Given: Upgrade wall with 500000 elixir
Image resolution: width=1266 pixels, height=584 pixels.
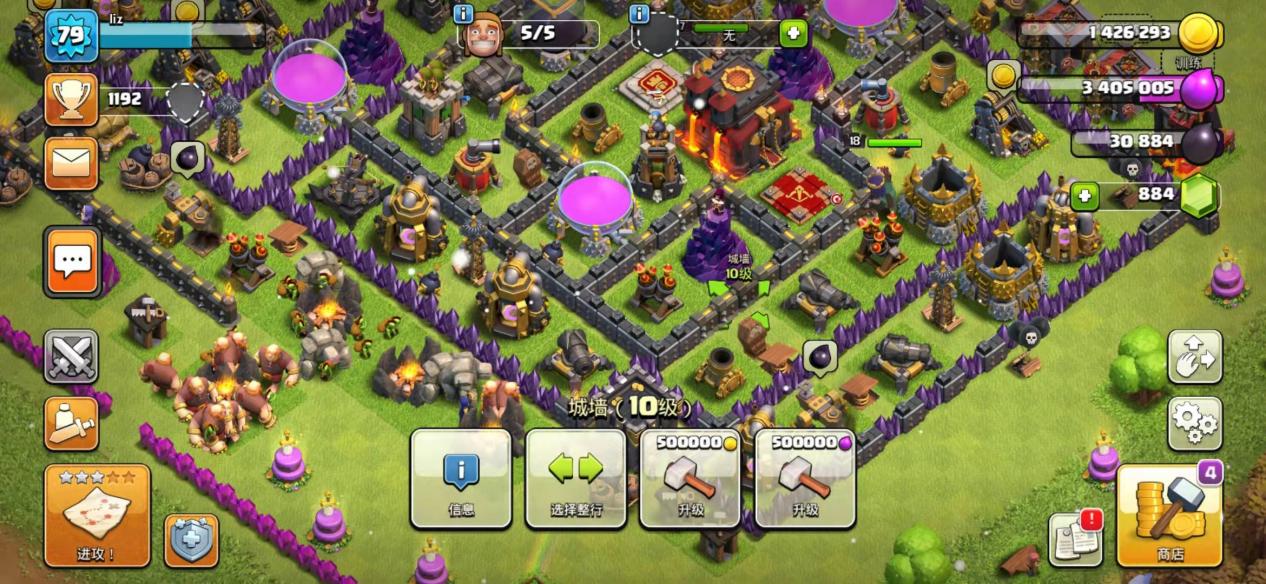Looking at the screenshot, I should coord(805,478).
